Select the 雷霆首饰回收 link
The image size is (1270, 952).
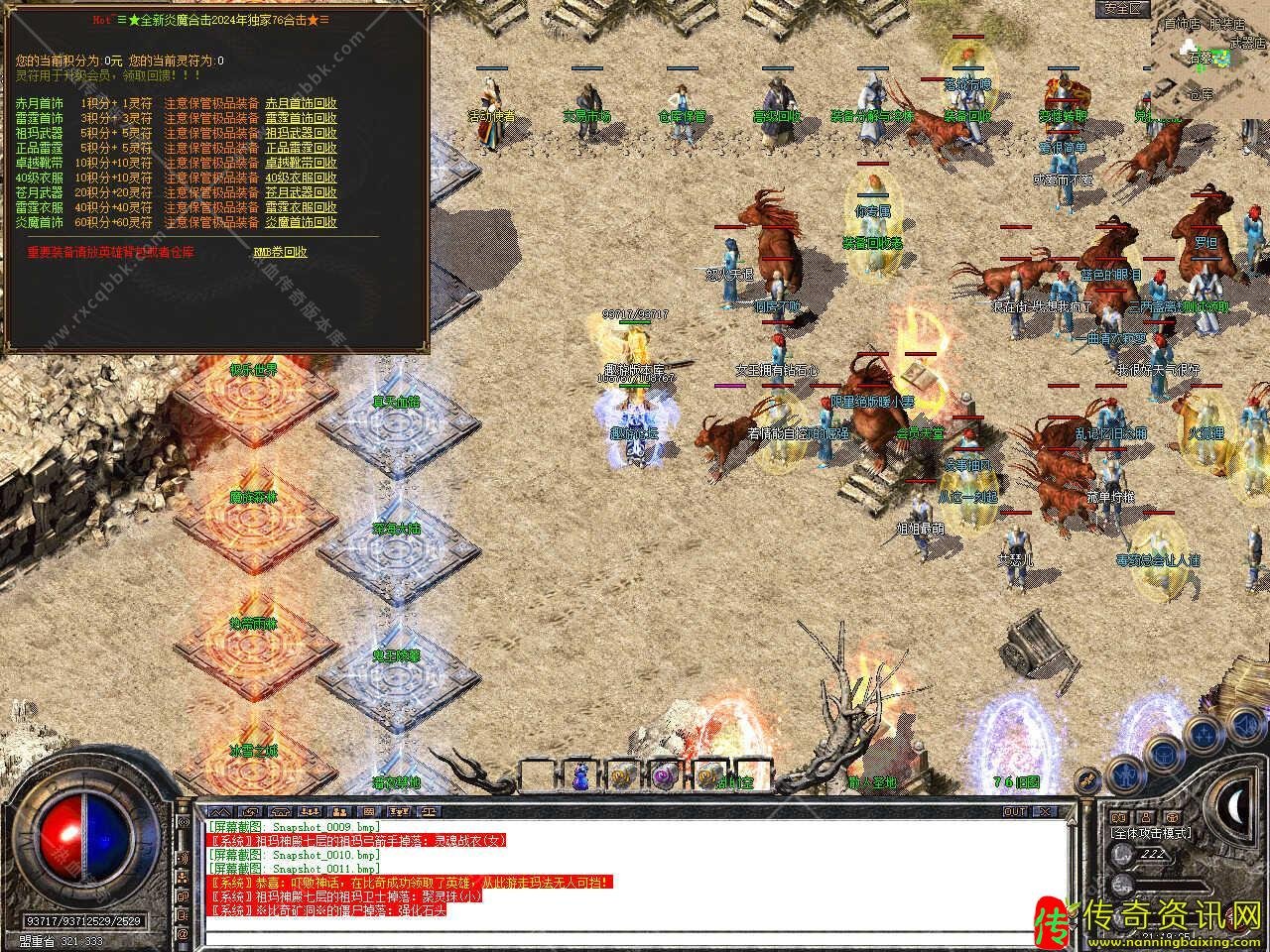[301, 118]
